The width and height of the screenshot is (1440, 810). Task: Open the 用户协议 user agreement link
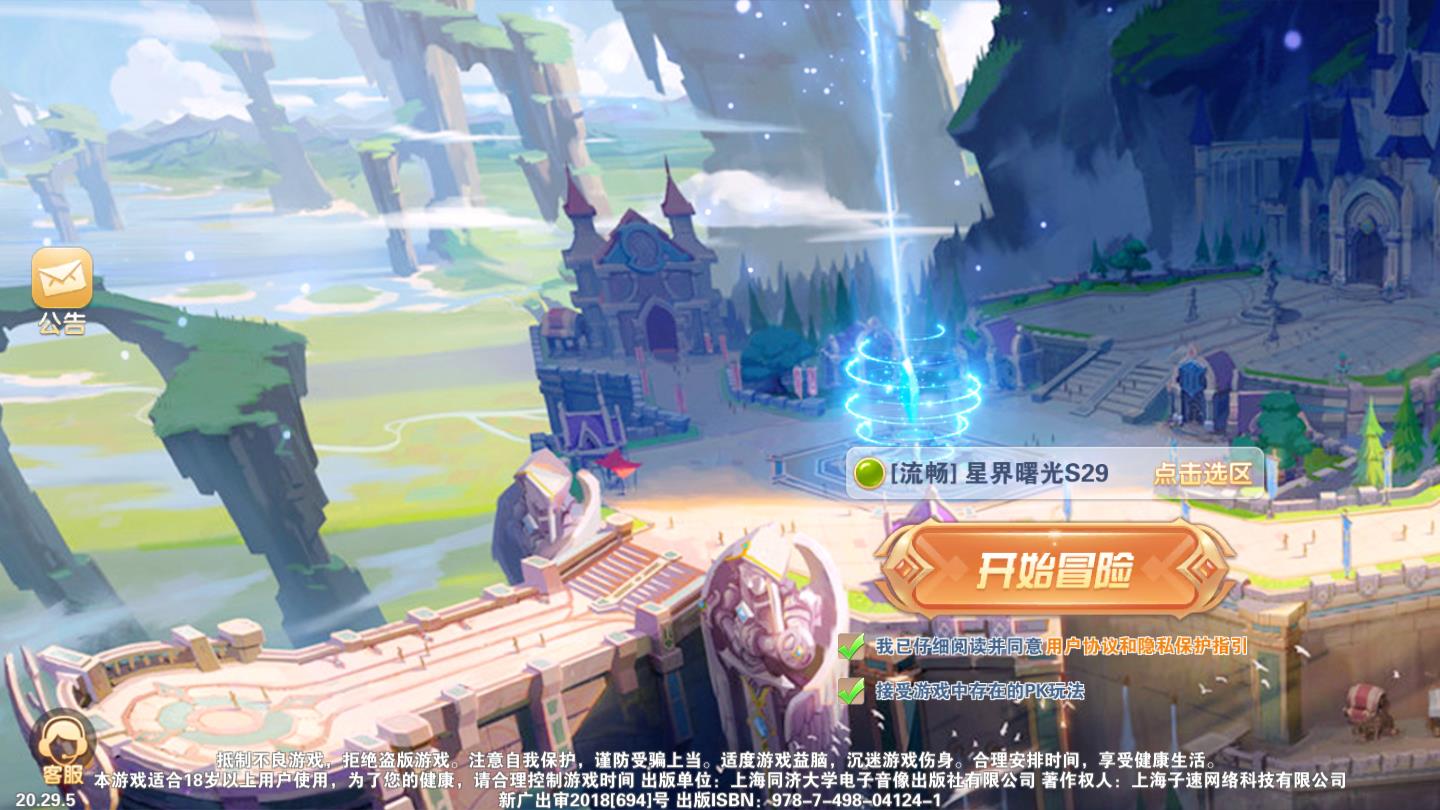1085,646
